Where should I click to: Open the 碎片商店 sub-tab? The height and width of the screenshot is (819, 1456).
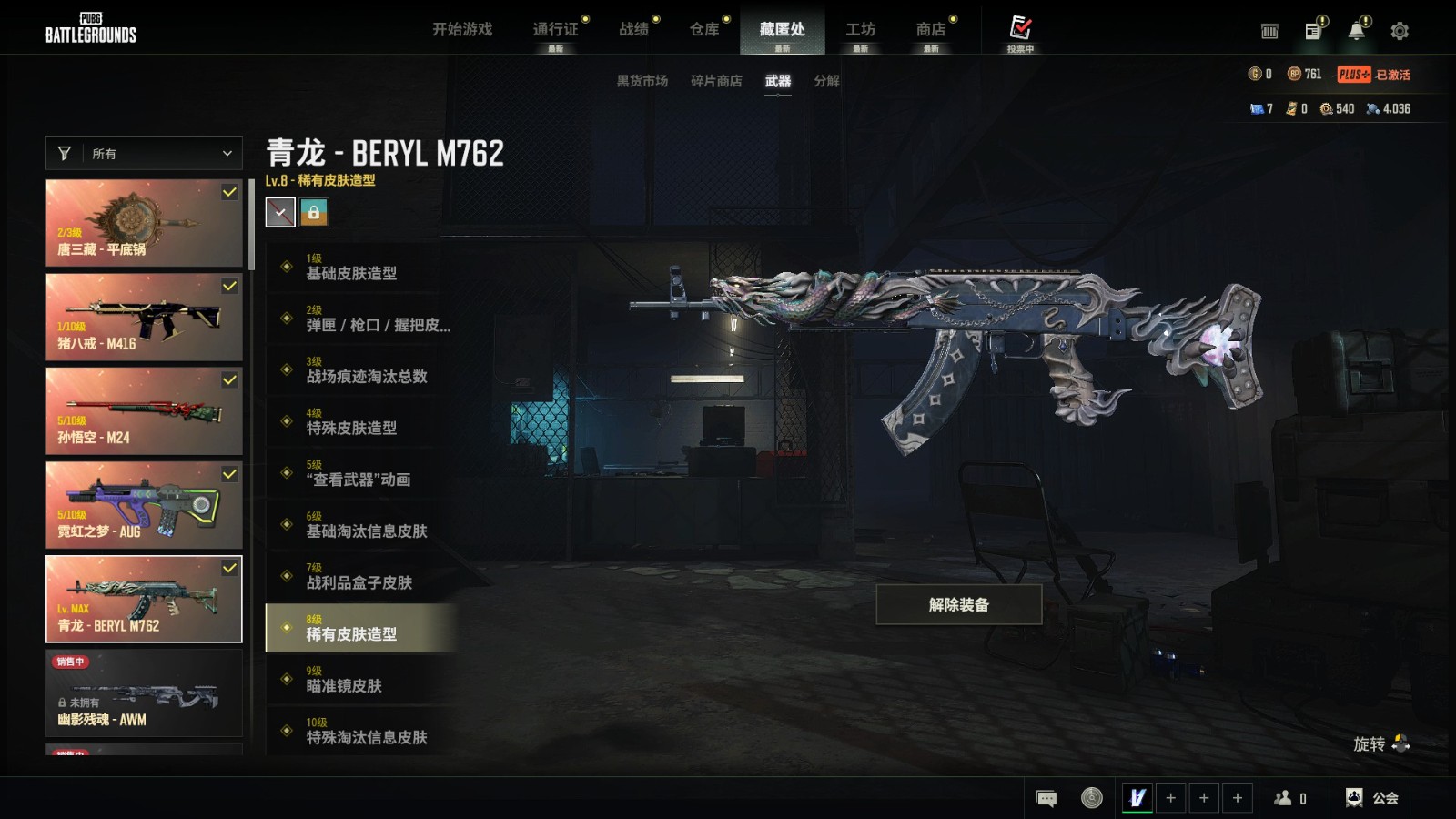tap(716, 81)
